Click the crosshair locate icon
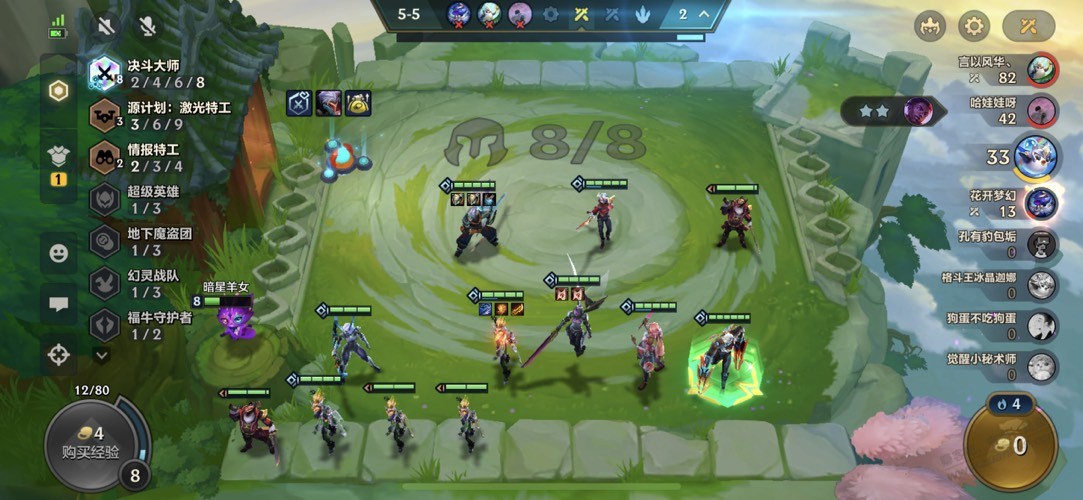The image size is (1083, 500). point(59,354)
